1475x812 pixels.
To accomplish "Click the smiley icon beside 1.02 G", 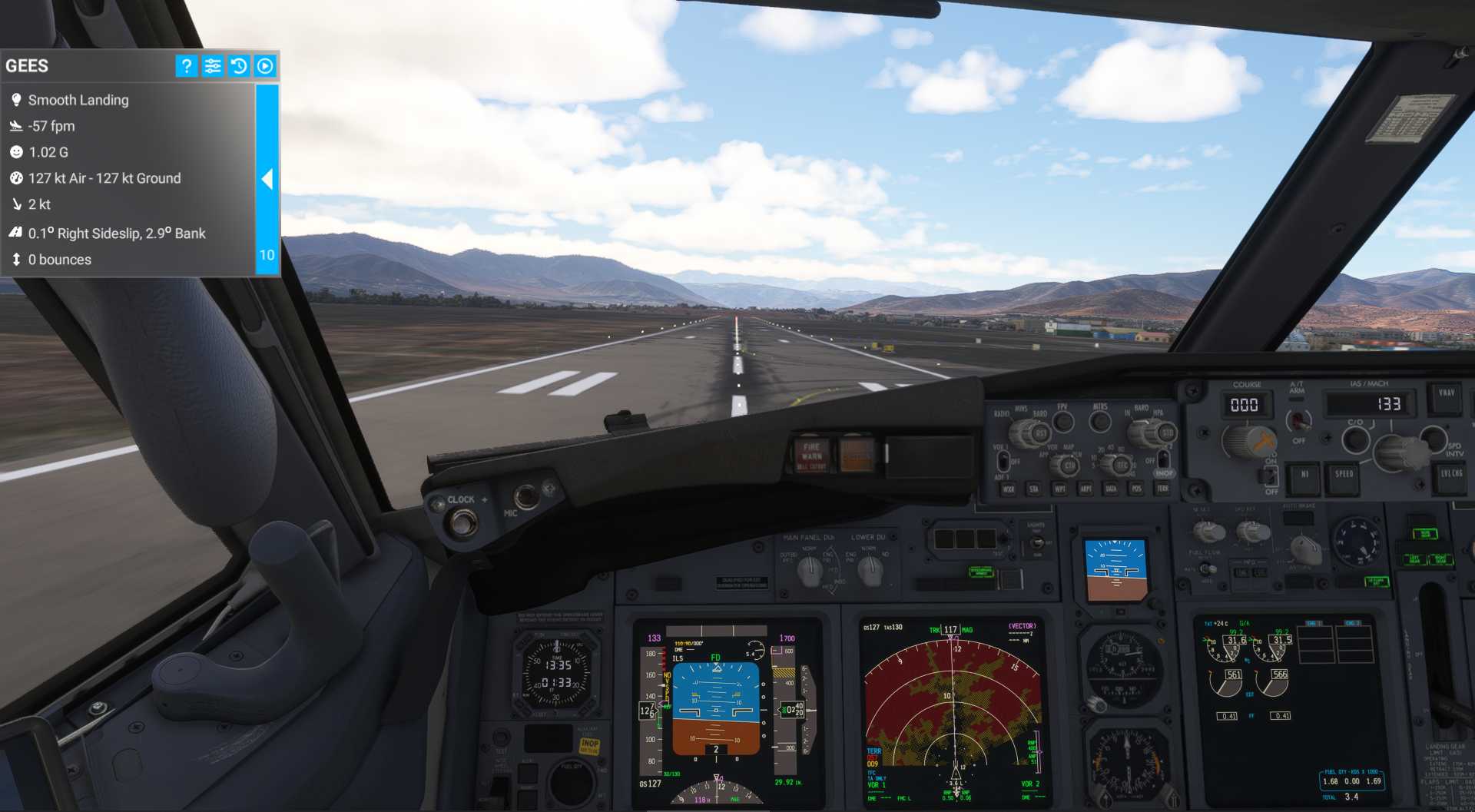I will (15, 151).
